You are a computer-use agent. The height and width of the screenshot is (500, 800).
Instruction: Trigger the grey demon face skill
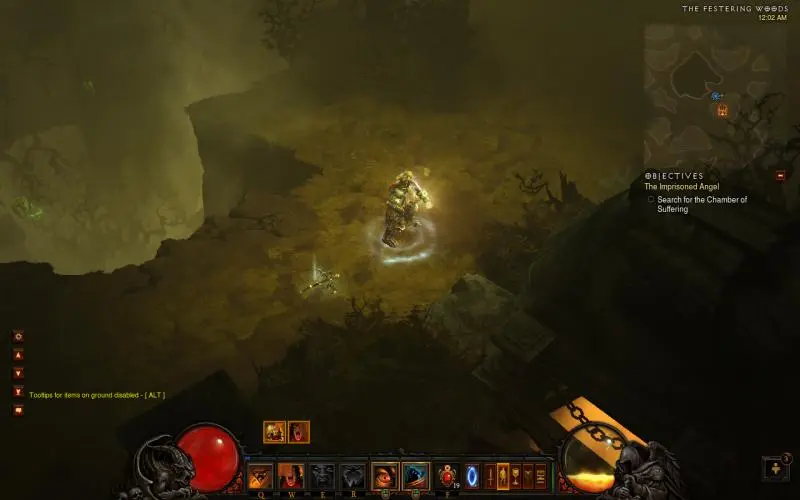click(x=321, y=476)
